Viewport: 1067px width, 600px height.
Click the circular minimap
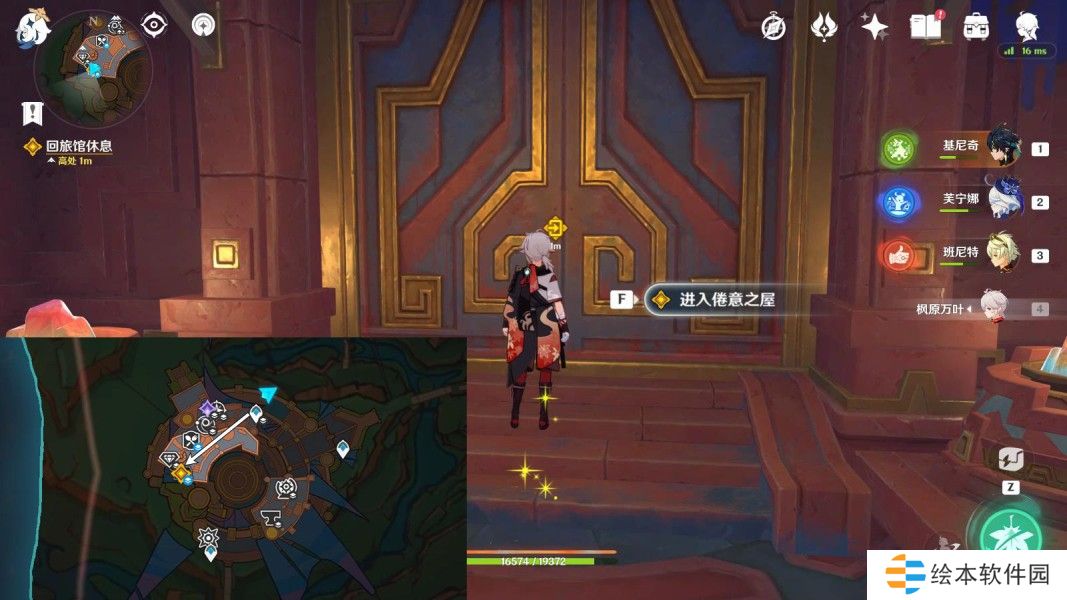(92, 69)
